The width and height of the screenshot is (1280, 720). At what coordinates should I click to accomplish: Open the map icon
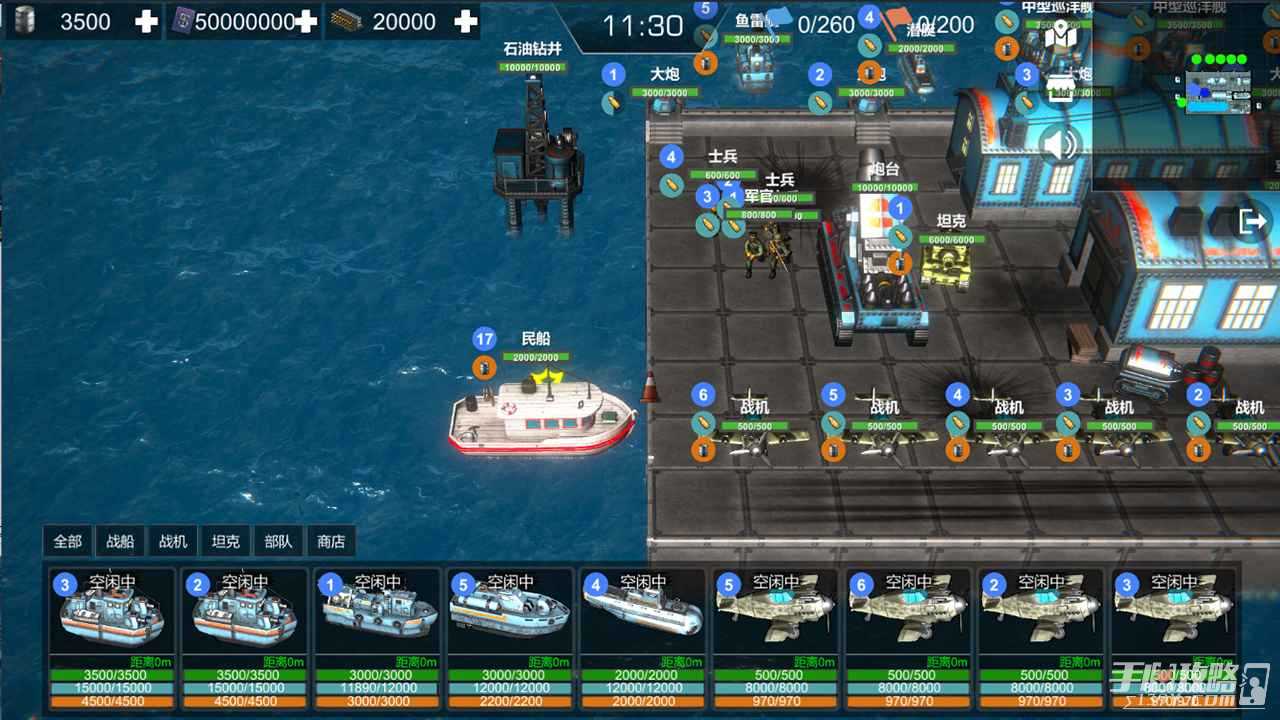(1060, 36)
